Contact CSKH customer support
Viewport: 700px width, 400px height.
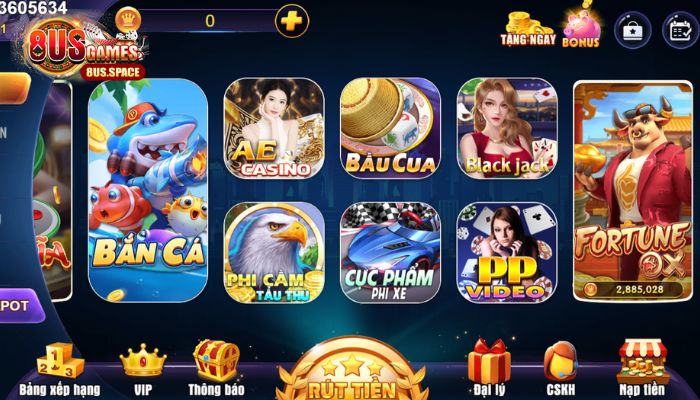(561, 368)
